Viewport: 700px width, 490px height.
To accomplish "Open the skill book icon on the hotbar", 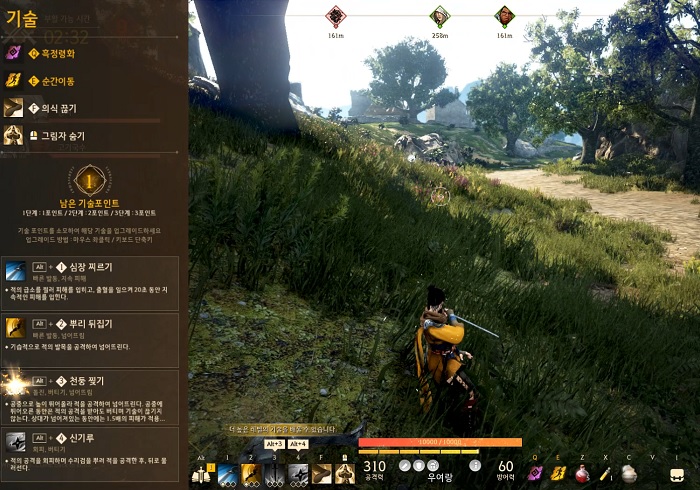I will pos(201,474).
